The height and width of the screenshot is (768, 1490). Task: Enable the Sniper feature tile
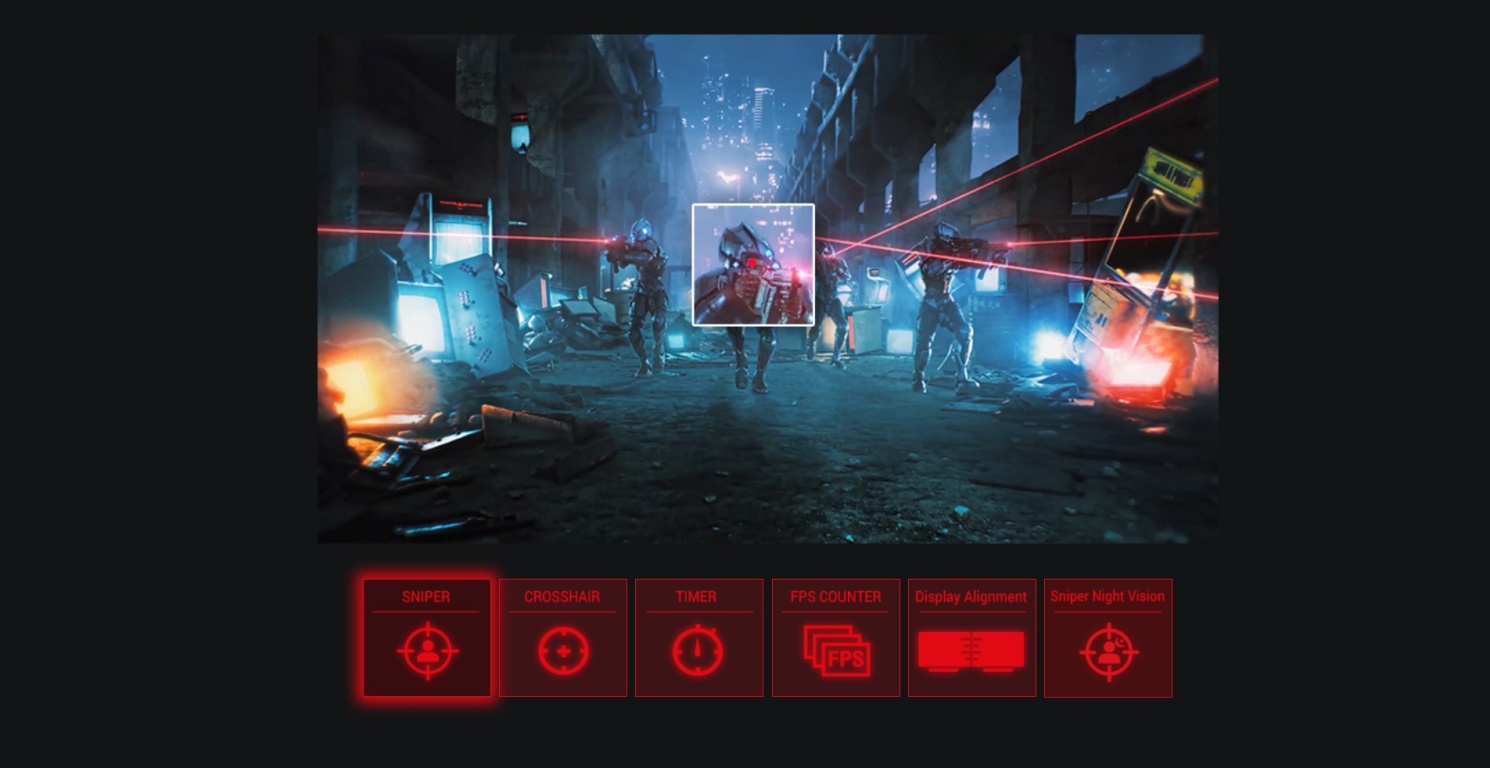[x=426, y=637]
